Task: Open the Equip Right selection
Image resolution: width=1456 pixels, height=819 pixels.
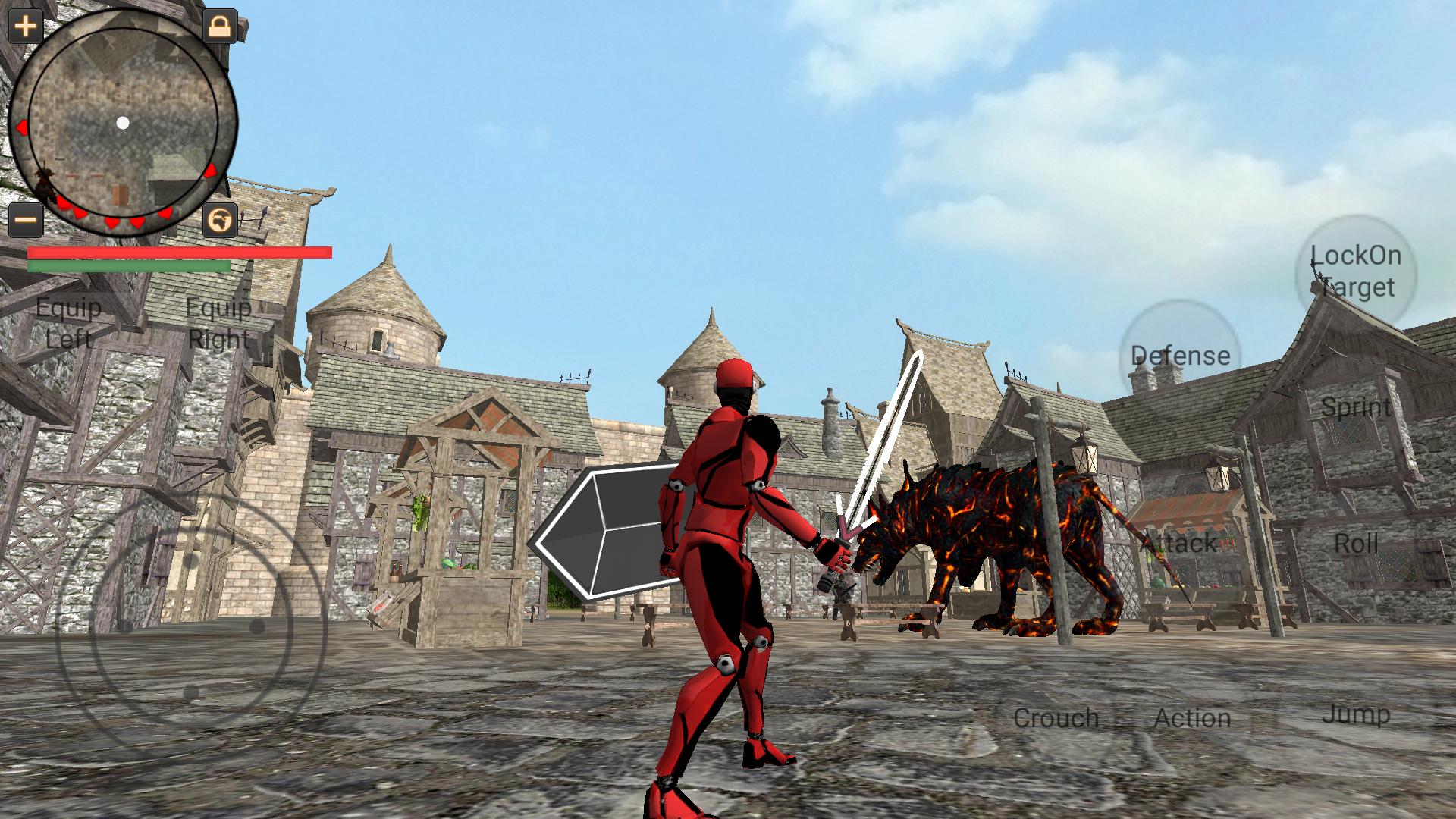Action: 217,323
